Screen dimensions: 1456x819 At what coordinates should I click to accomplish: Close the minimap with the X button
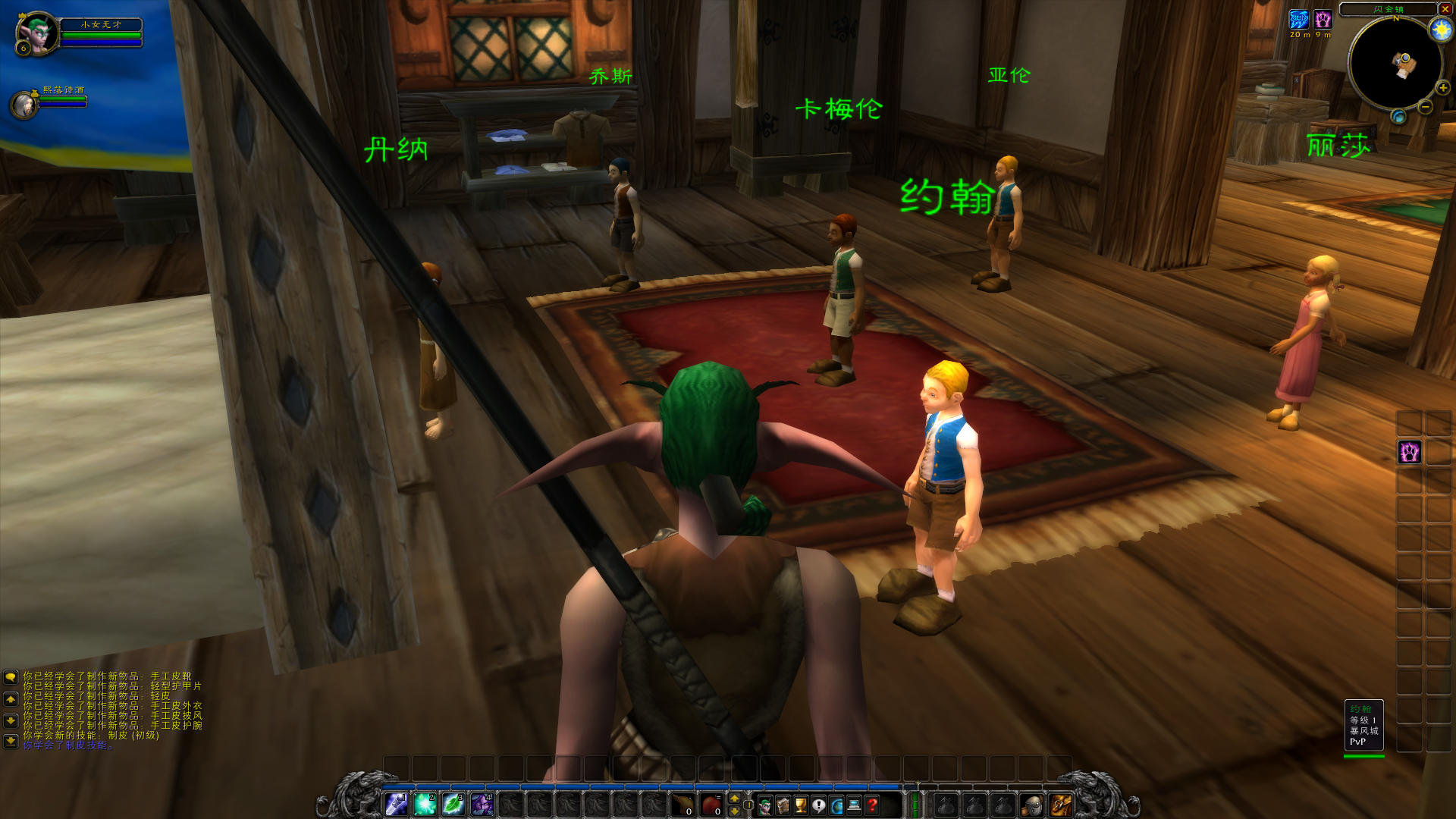point(1443,9)
